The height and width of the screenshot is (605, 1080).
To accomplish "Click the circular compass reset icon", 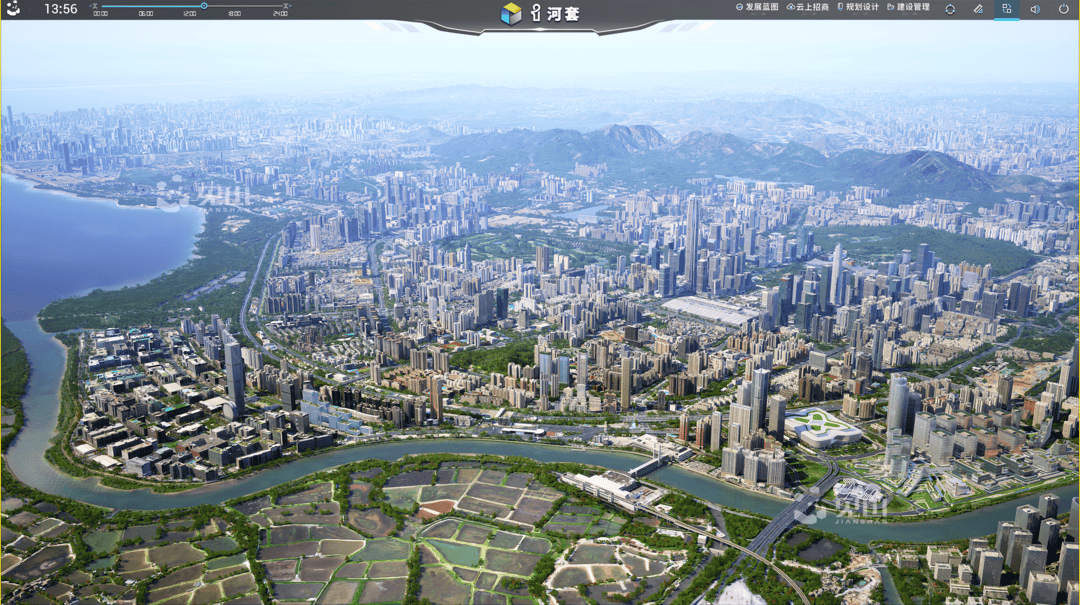I will (950, 9).
